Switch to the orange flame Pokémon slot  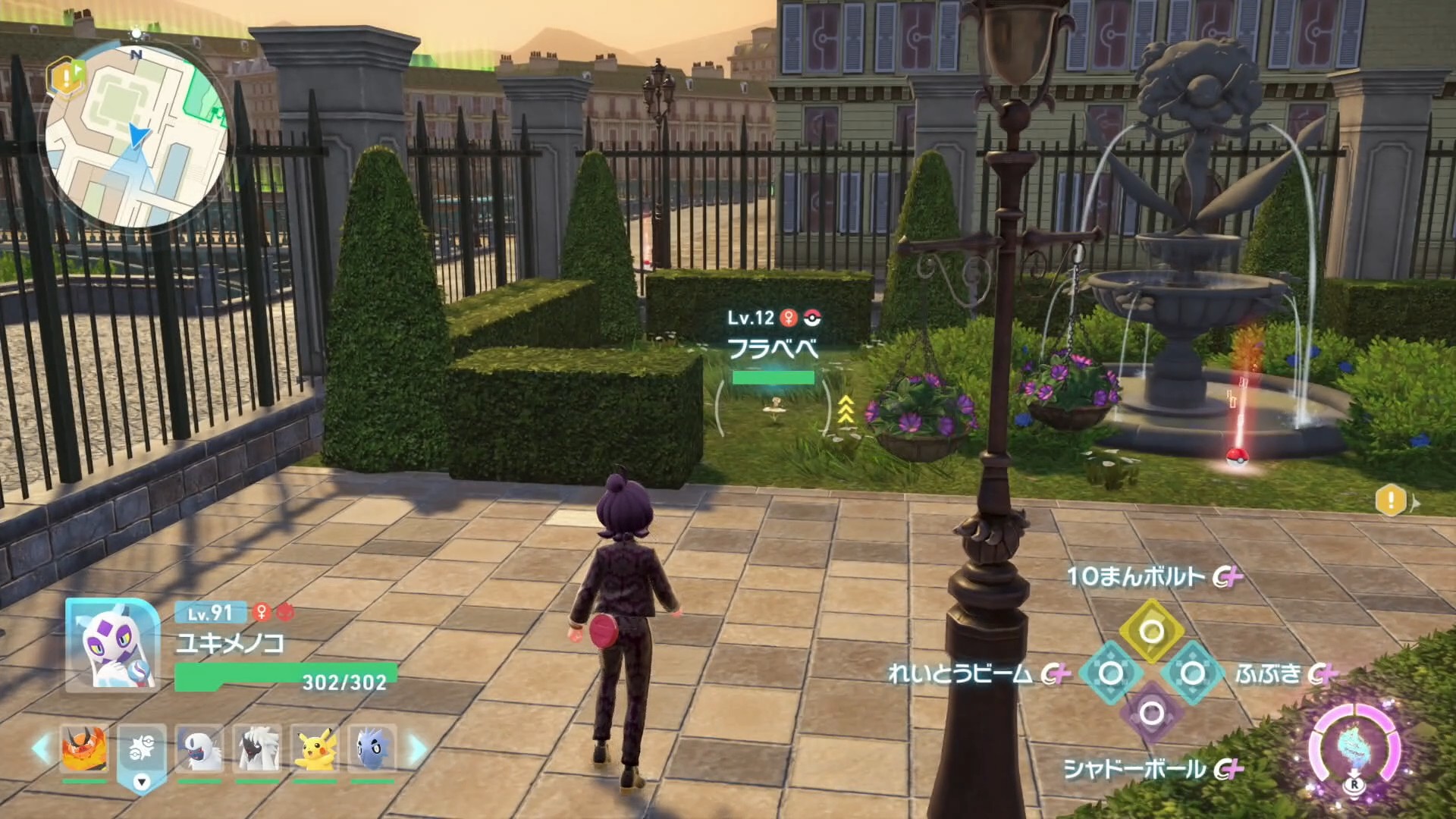(84, 749)
